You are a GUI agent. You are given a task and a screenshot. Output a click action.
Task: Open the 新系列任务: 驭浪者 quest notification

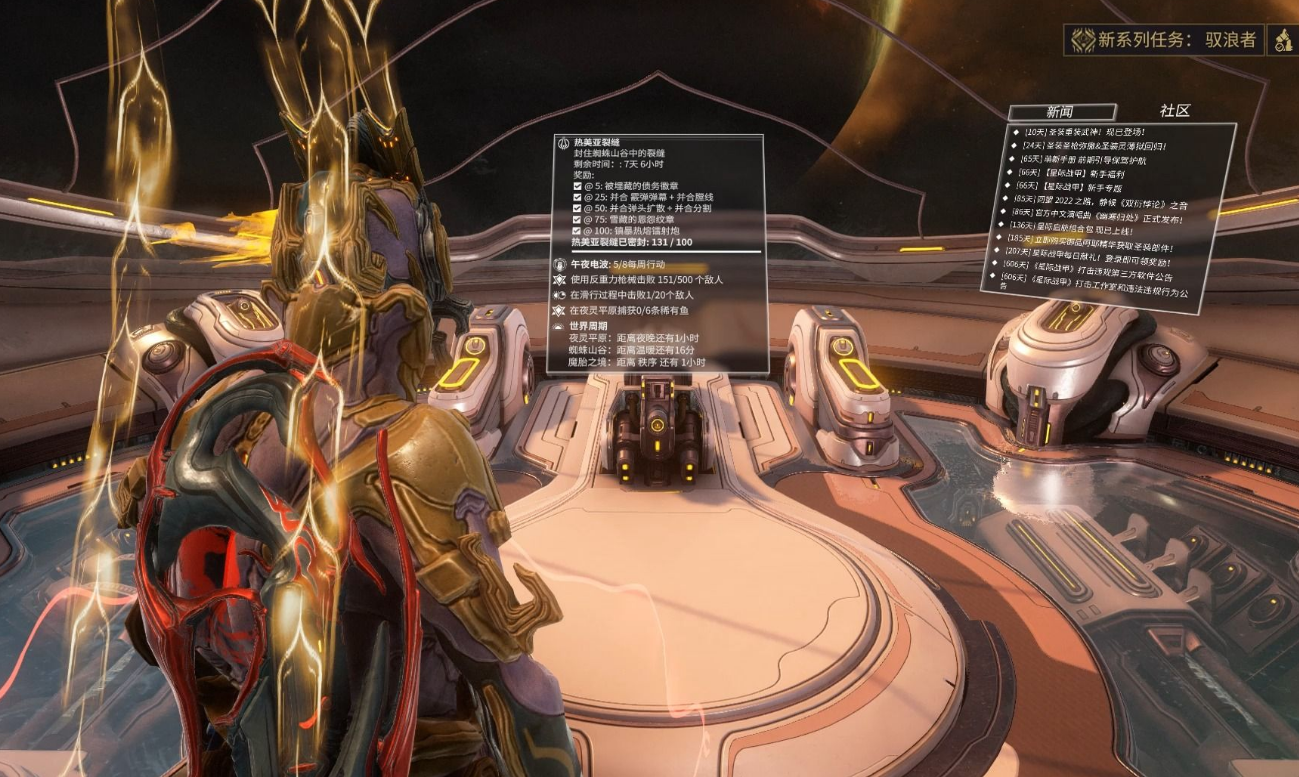(1163, 40)
